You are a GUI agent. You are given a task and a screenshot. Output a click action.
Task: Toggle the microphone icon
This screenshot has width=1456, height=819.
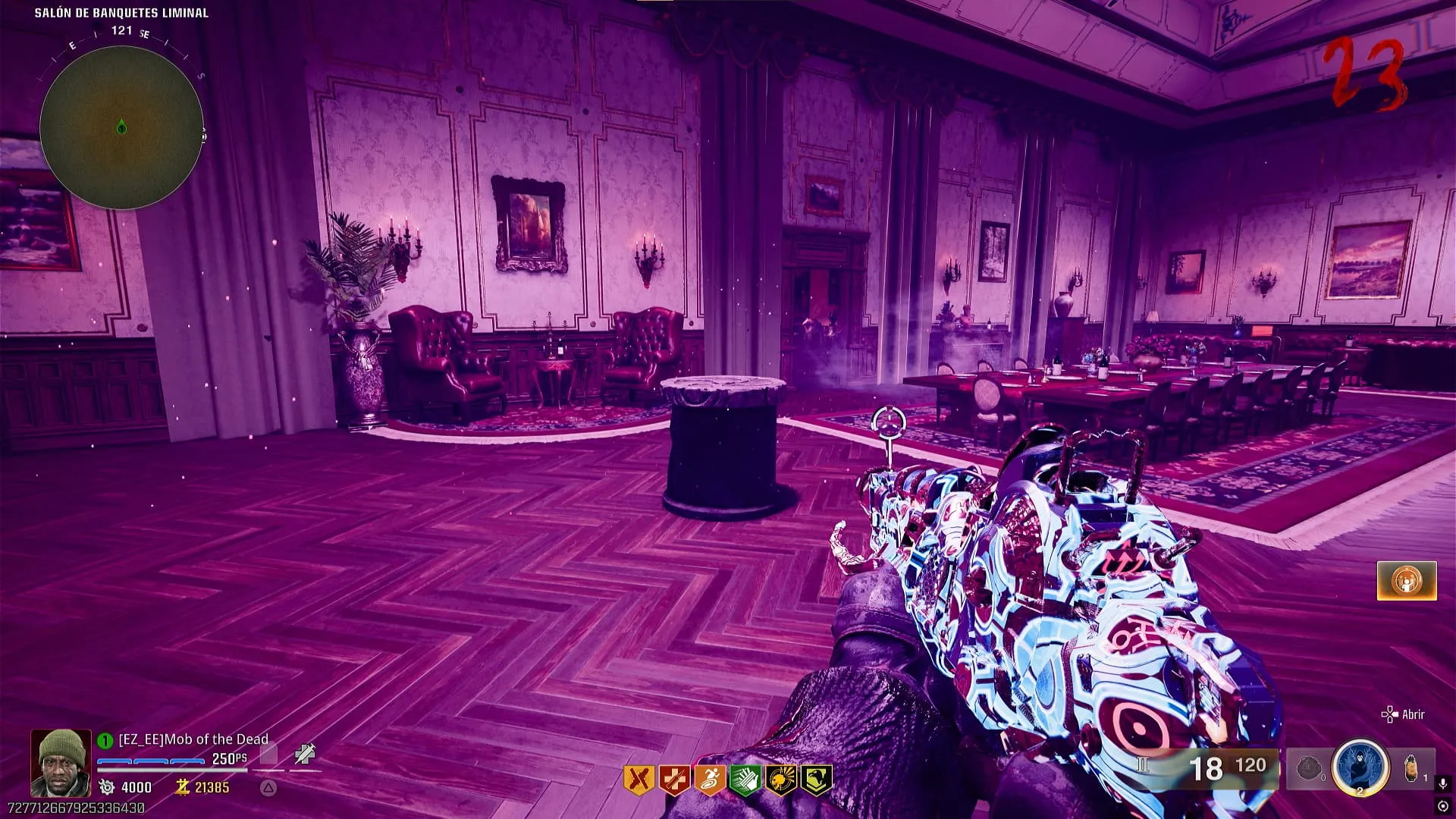pyautogui.click(x=1443, y=783)
